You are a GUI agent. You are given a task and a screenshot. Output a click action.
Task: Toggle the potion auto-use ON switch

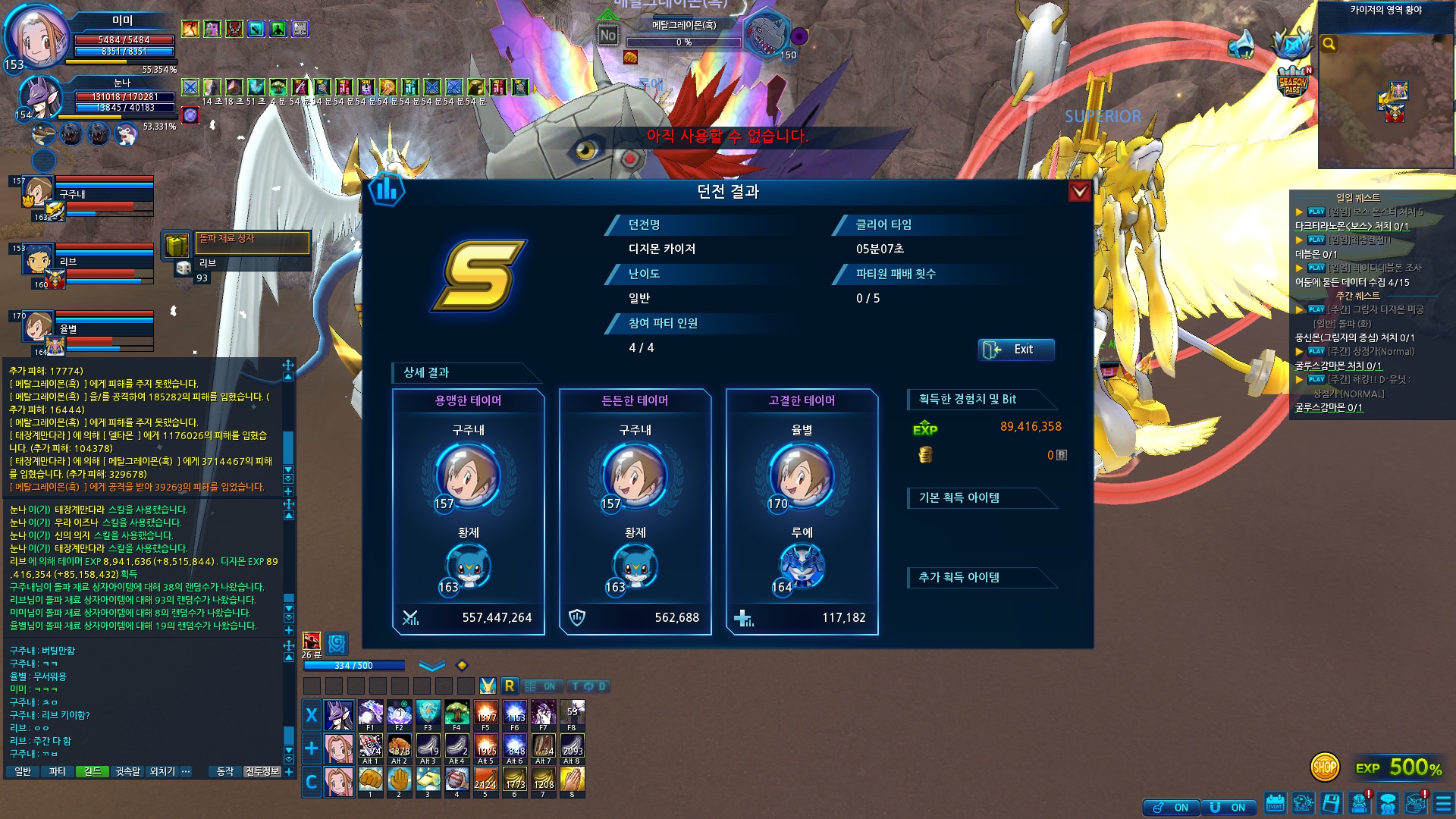click(1171, 808)
